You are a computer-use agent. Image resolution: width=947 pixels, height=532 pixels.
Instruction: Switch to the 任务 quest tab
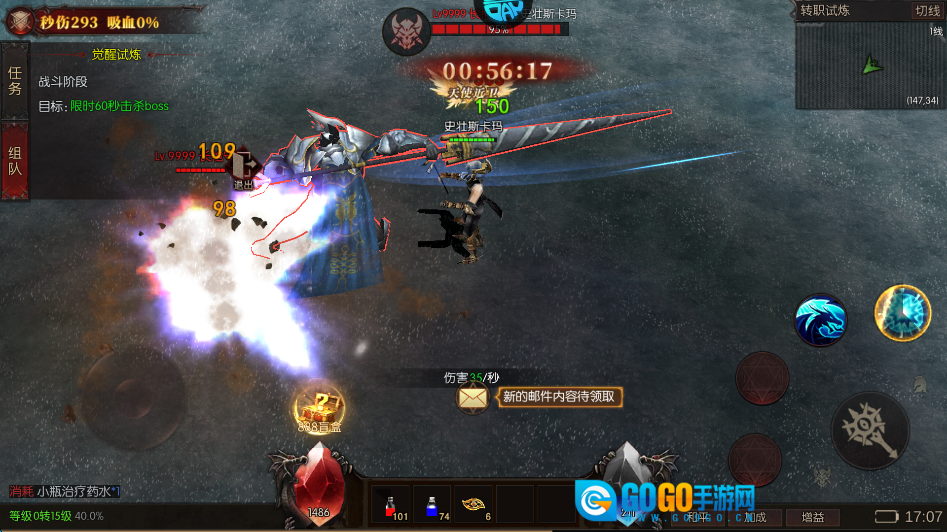(15, 80)
